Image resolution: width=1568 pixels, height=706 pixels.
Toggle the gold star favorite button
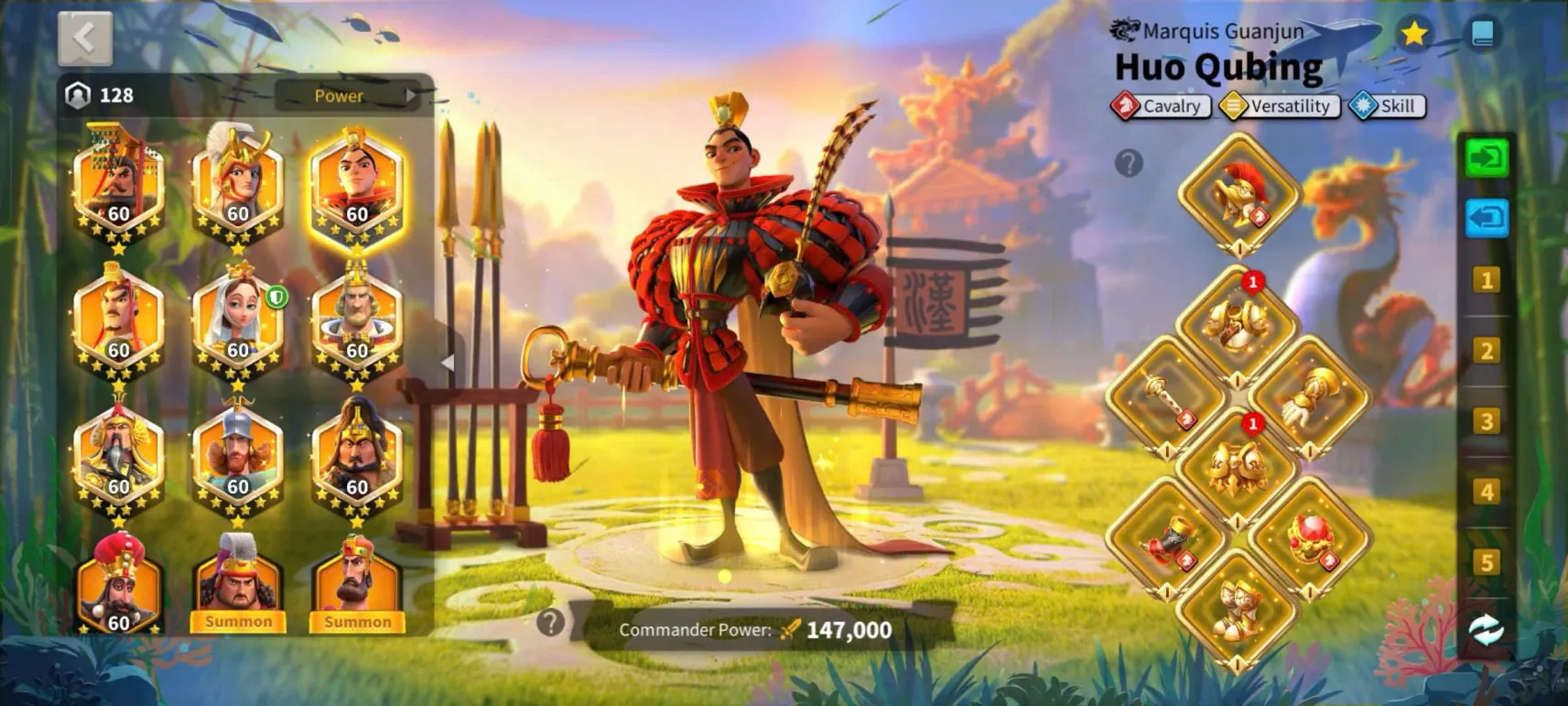coord(1414,34)
